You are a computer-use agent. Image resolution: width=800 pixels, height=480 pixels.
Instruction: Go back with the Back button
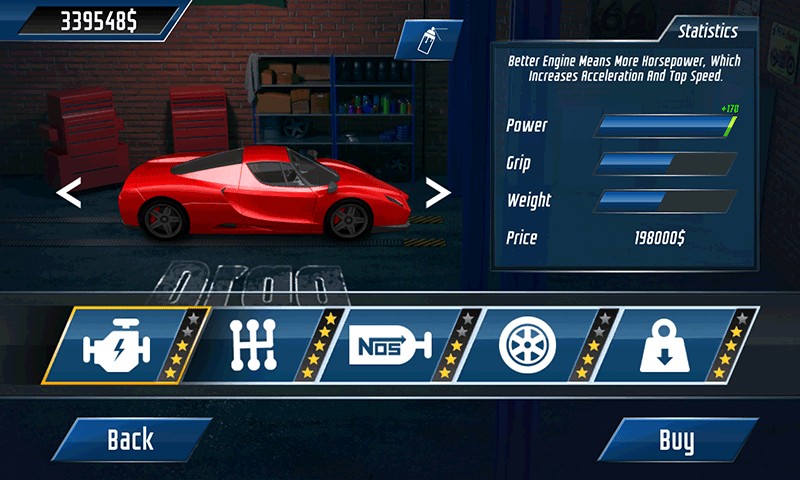tap(131, 439)
